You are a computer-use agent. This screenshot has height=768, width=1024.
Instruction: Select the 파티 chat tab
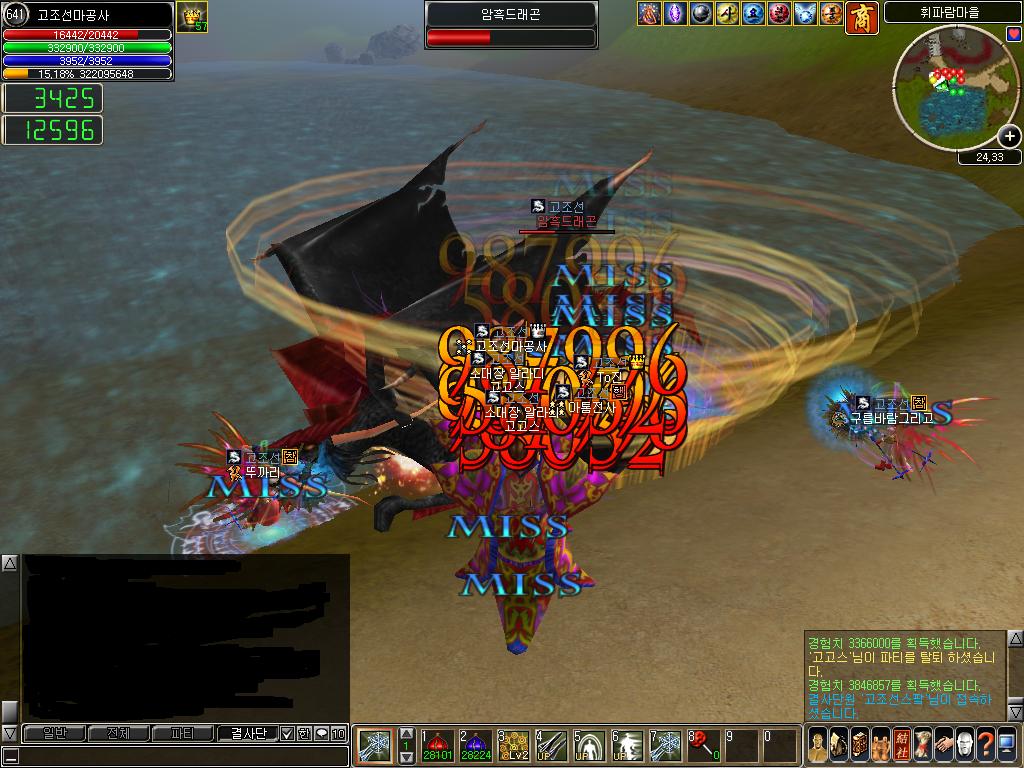(183, 733)
